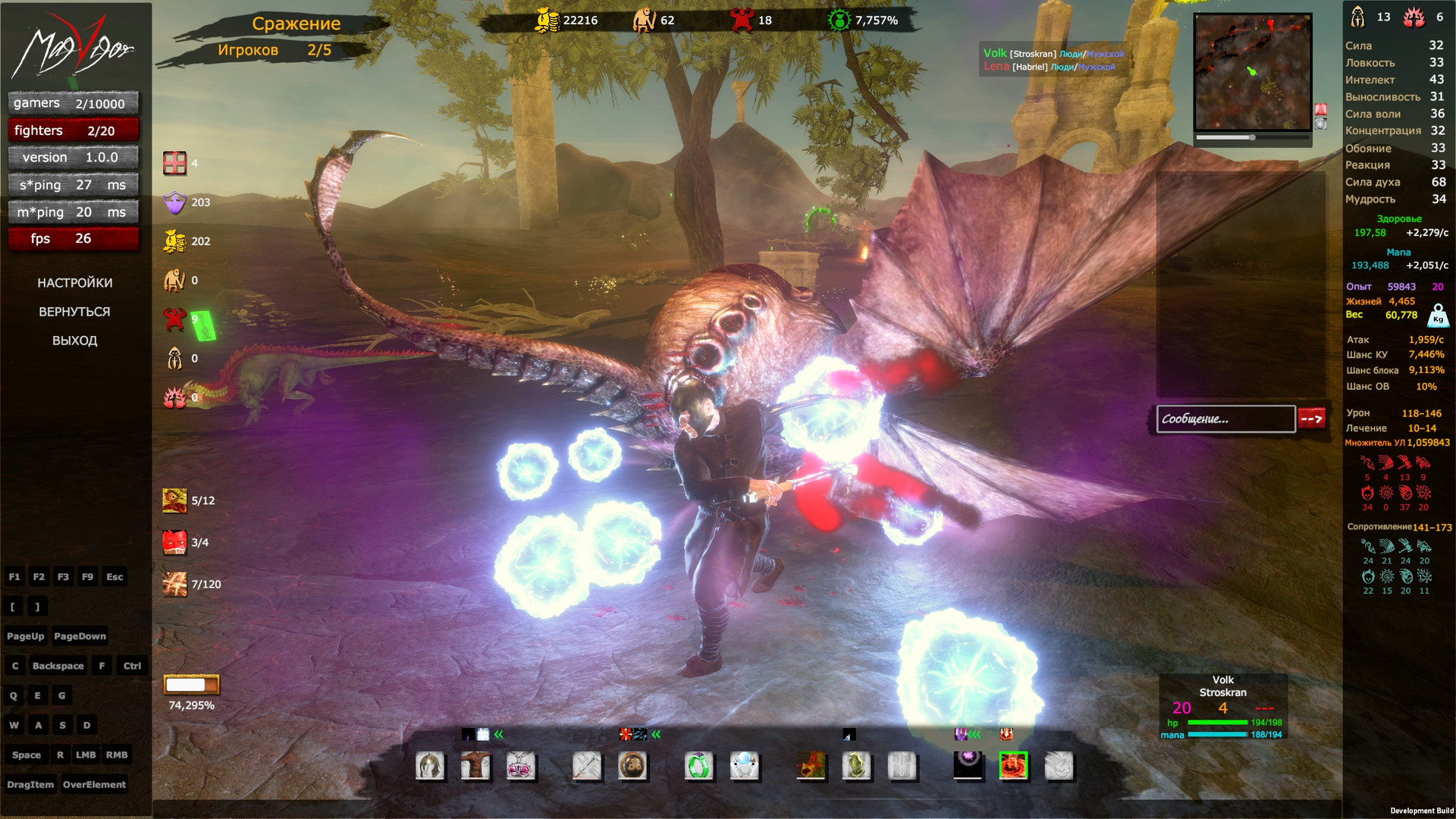Send the chat message with arrow button

(1311, 418)
